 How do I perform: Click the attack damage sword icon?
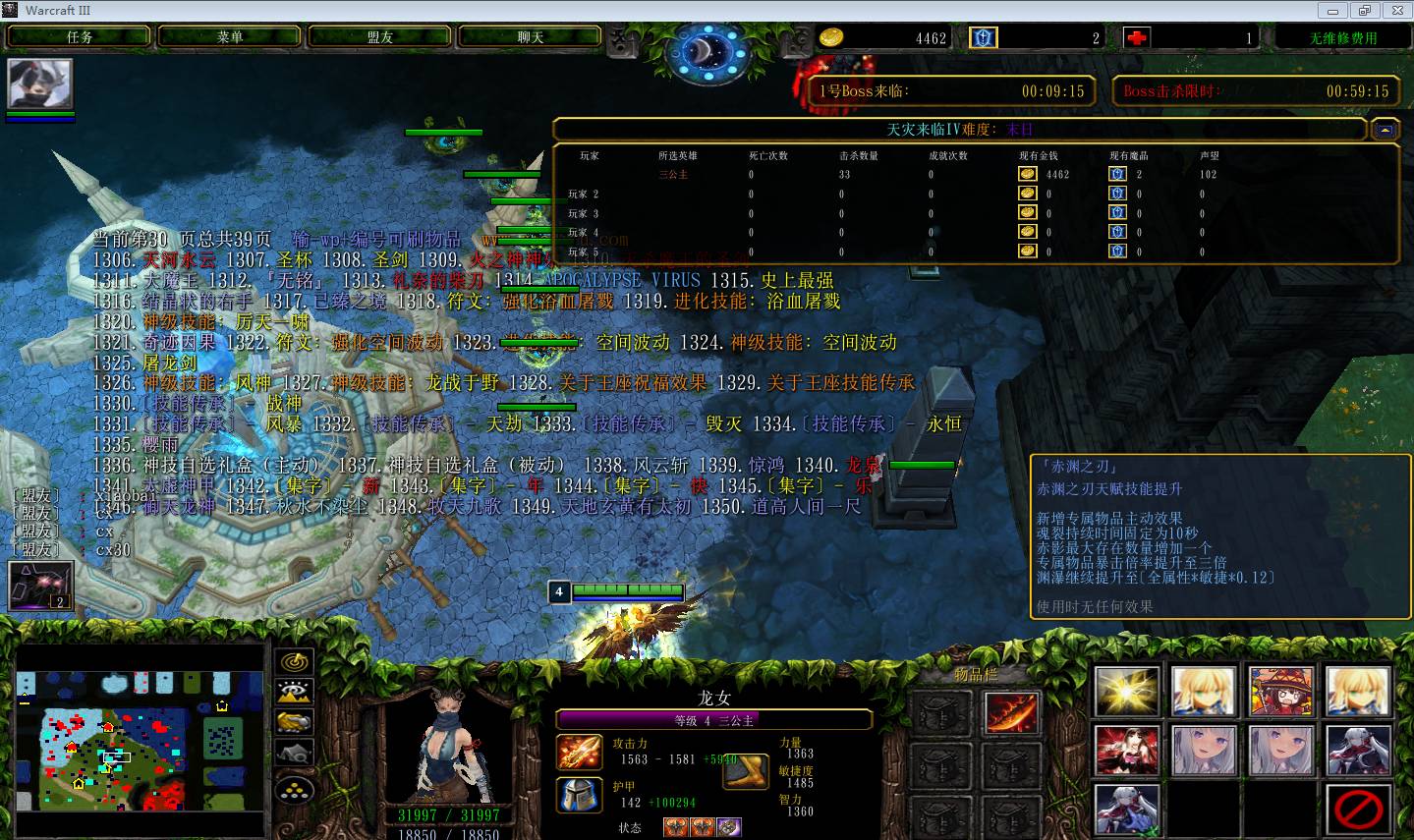coord(579,753)
